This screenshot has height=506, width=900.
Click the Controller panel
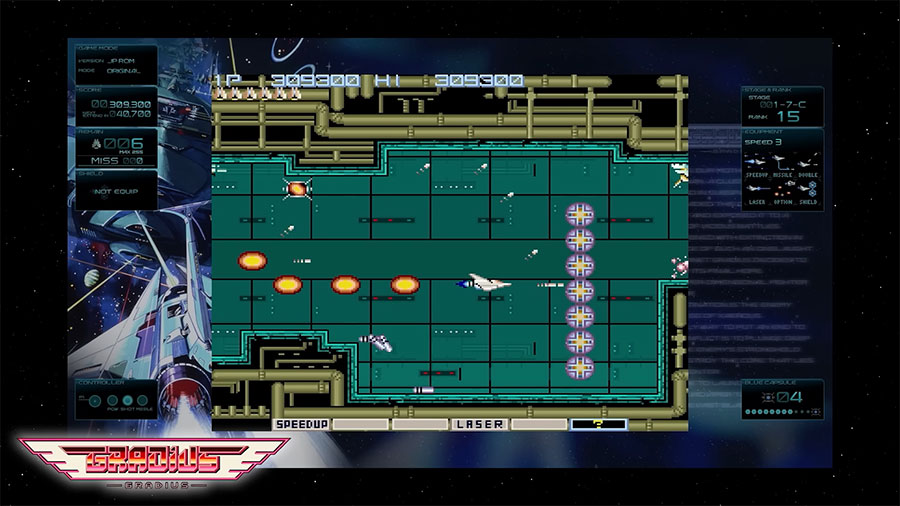tap(116, 400)
